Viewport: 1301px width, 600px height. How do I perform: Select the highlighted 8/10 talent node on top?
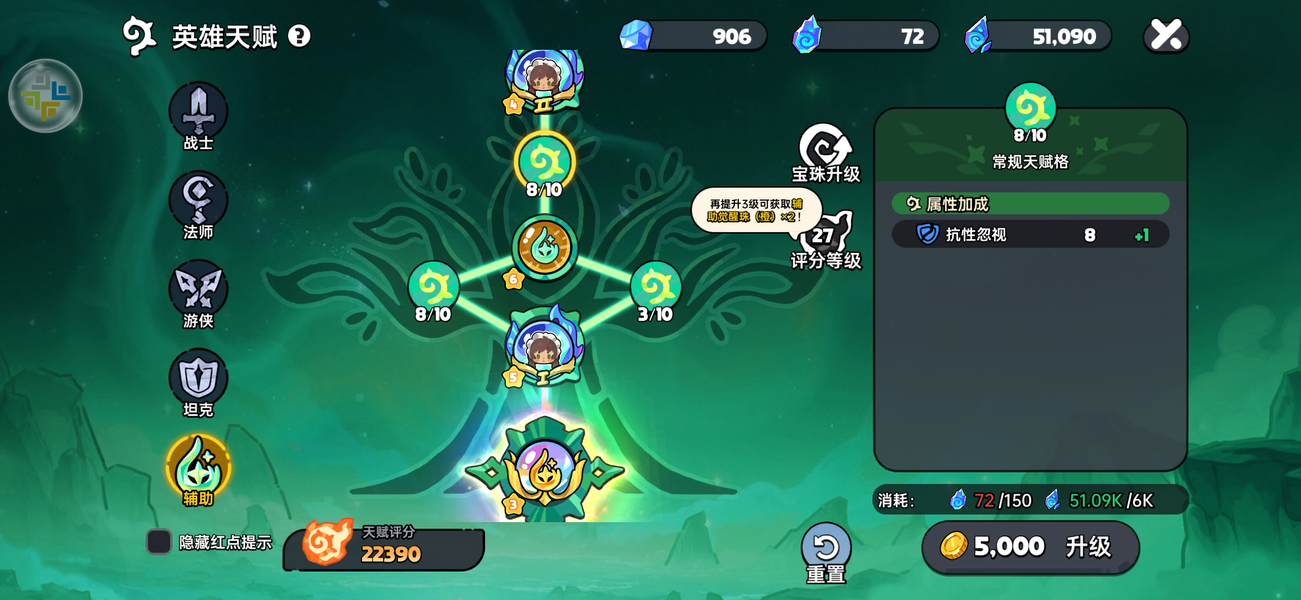(545, 160)
